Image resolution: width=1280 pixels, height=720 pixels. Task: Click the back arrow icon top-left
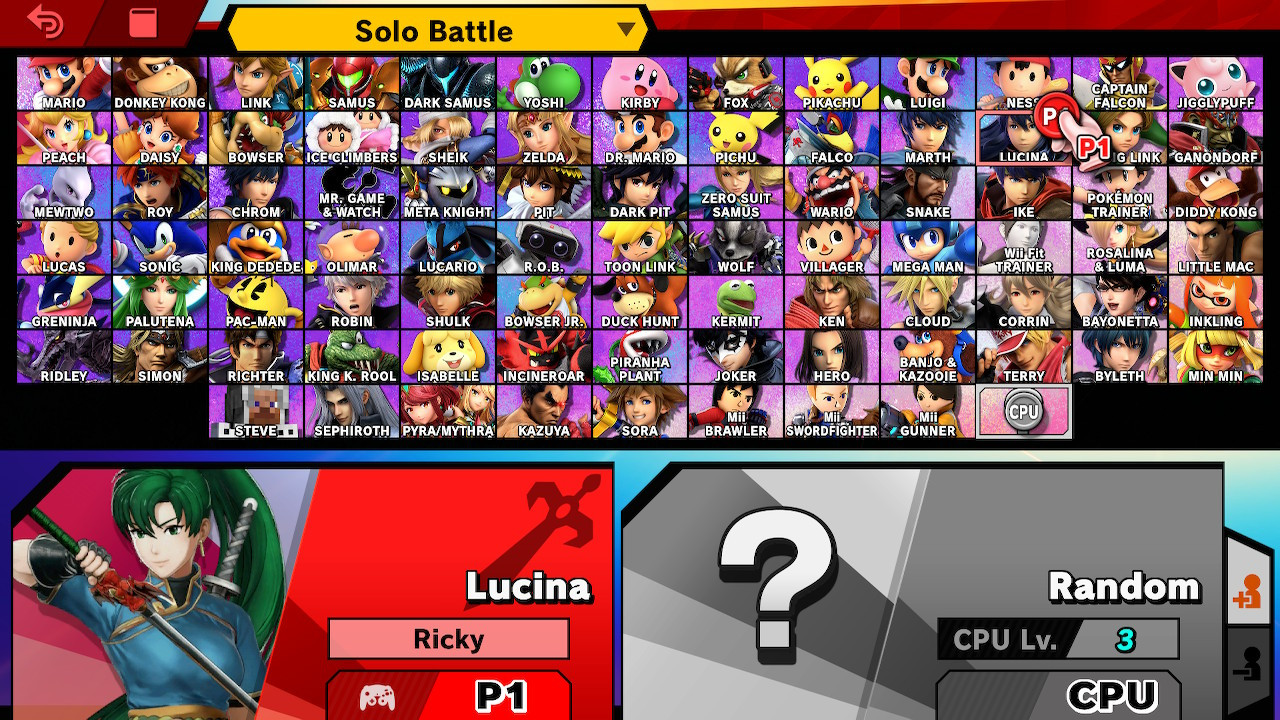[x=47, y=22]
